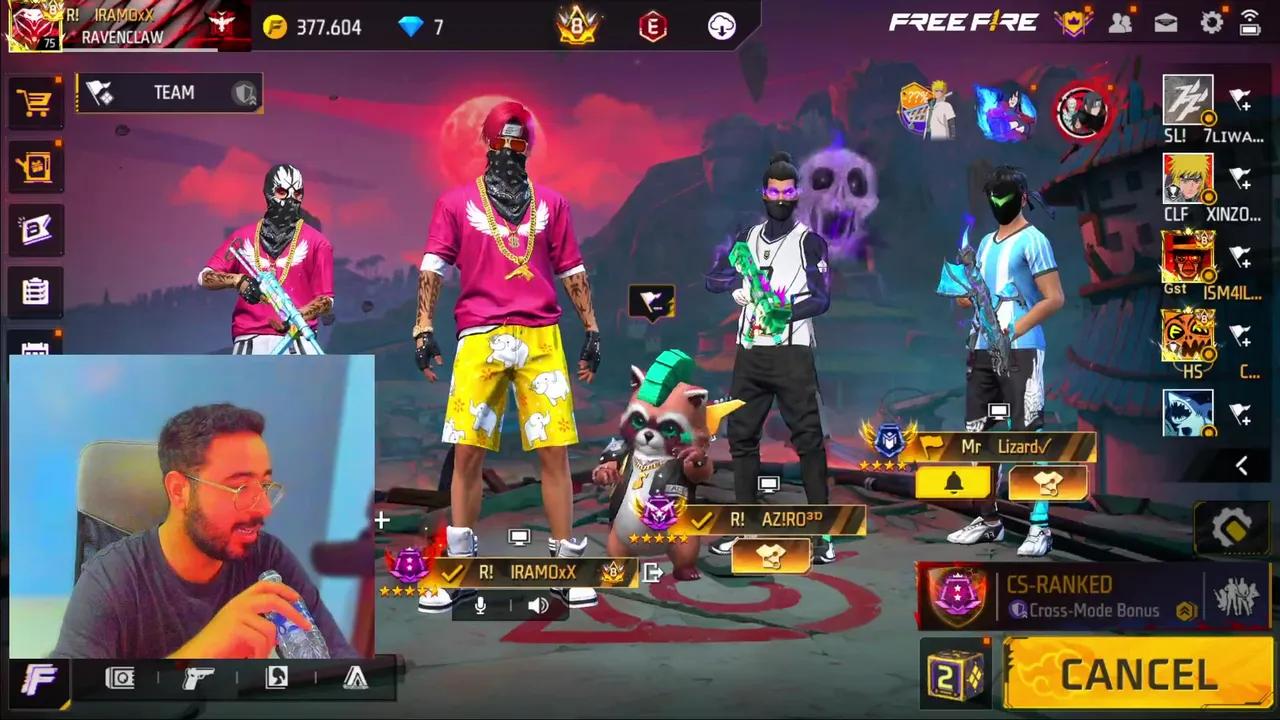This screenshot has width=1280, height=720.
Task: Mute your microphone
Action: pyautogui.click(x=479, y=603)
